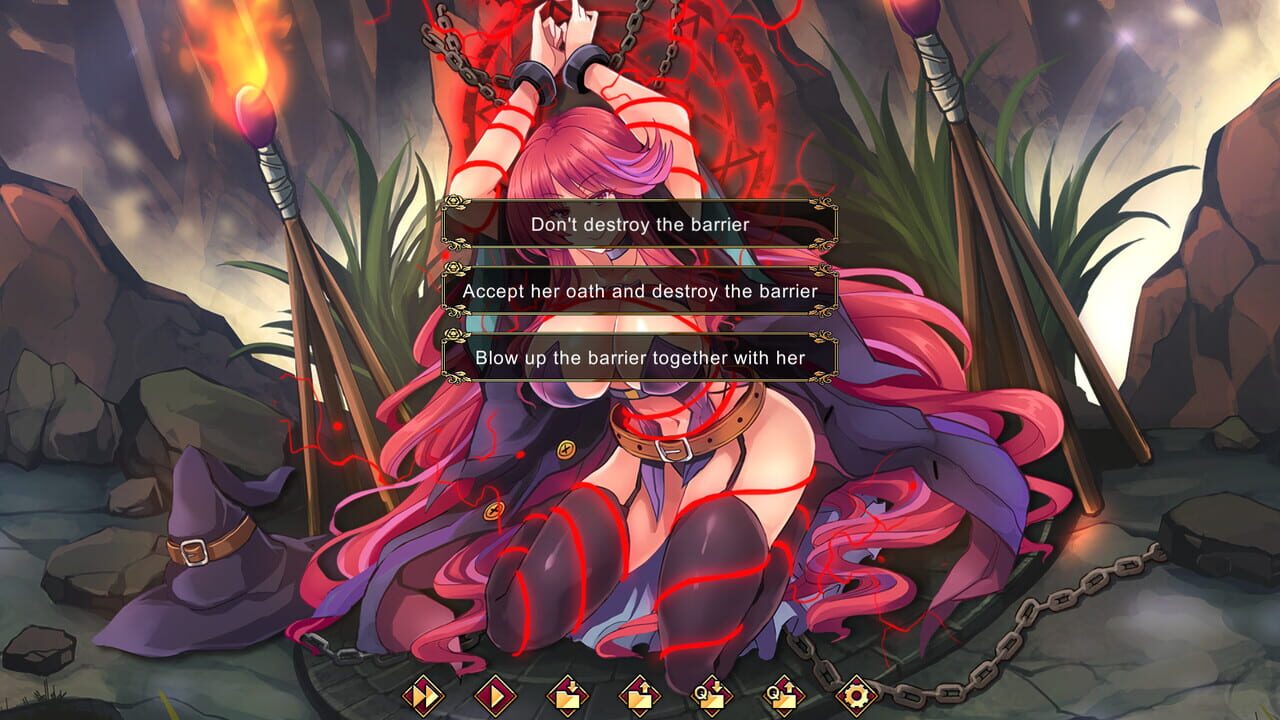Open Settings with the gear icon
This screenshot has width=1280, height=720.
(857, 695)
